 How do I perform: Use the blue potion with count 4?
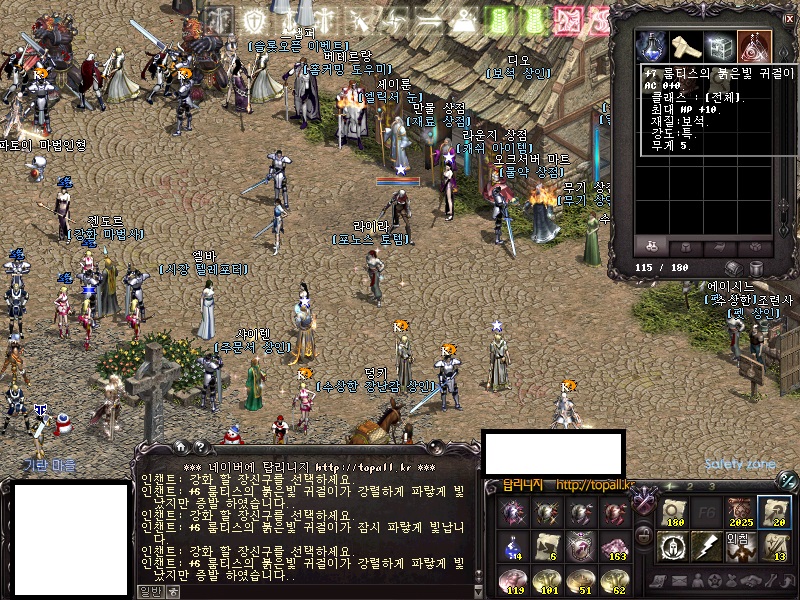coord(514,546)
